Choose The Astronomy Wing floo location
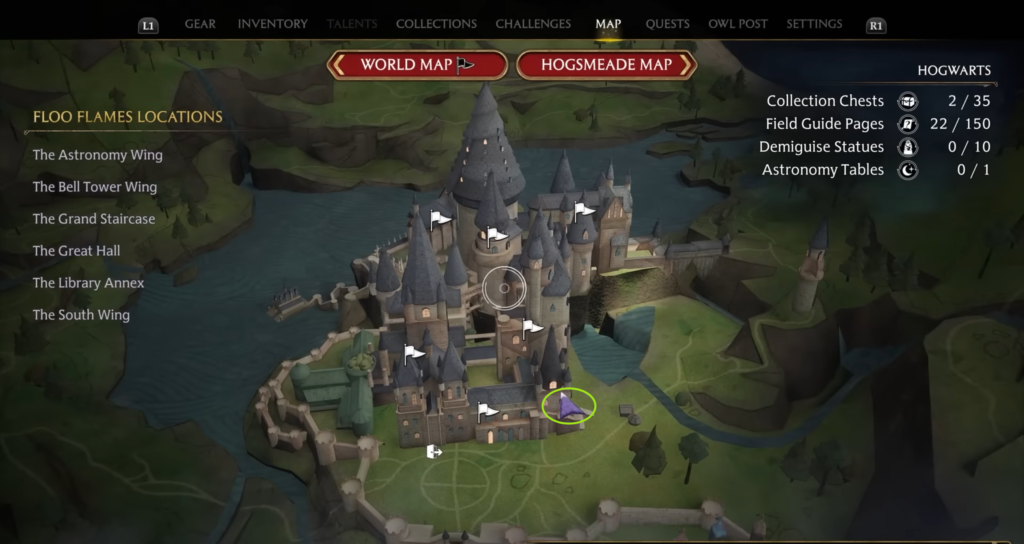 tap(97, 155)
